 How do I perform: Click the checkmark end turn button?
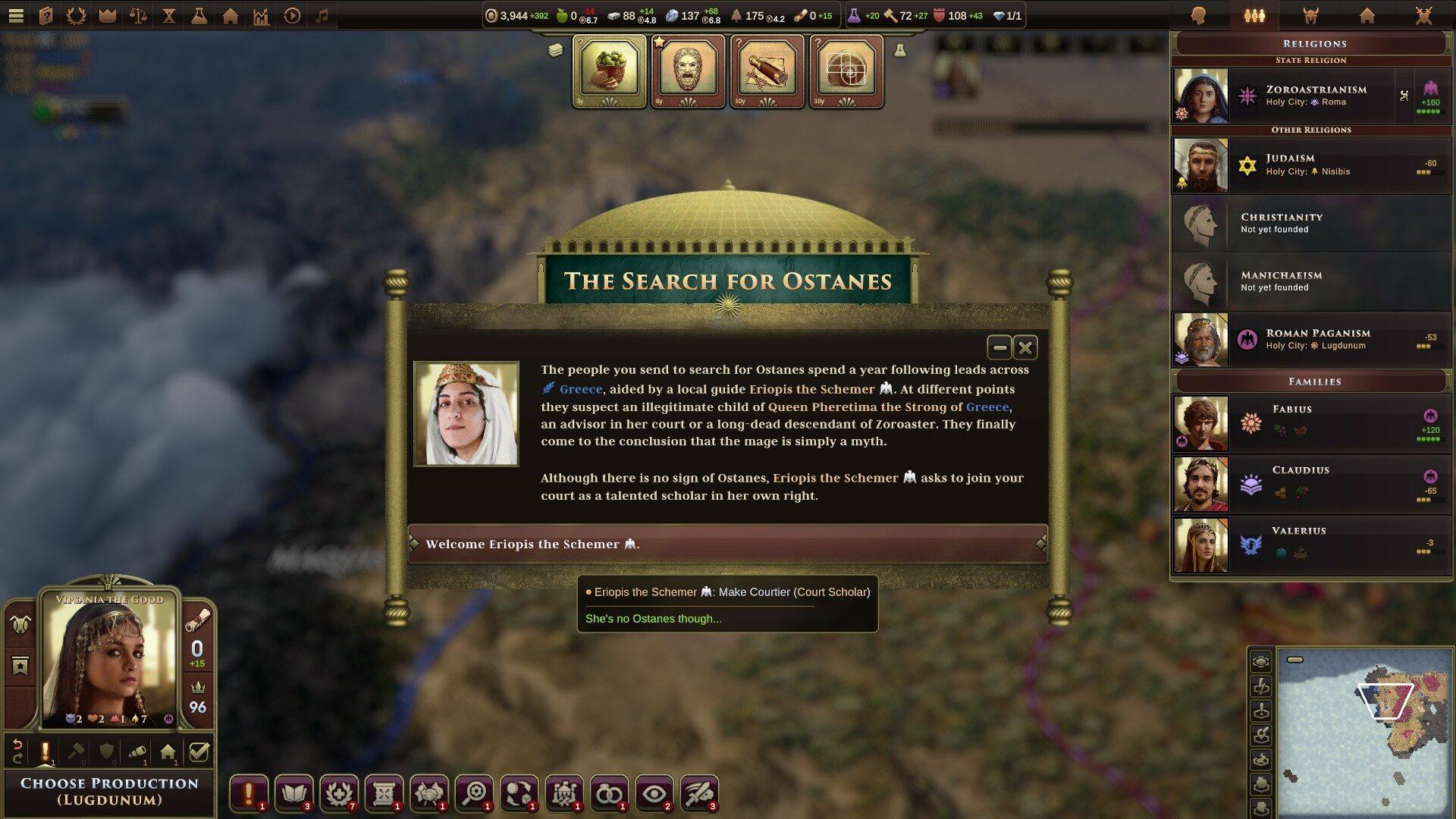(199, 752)
